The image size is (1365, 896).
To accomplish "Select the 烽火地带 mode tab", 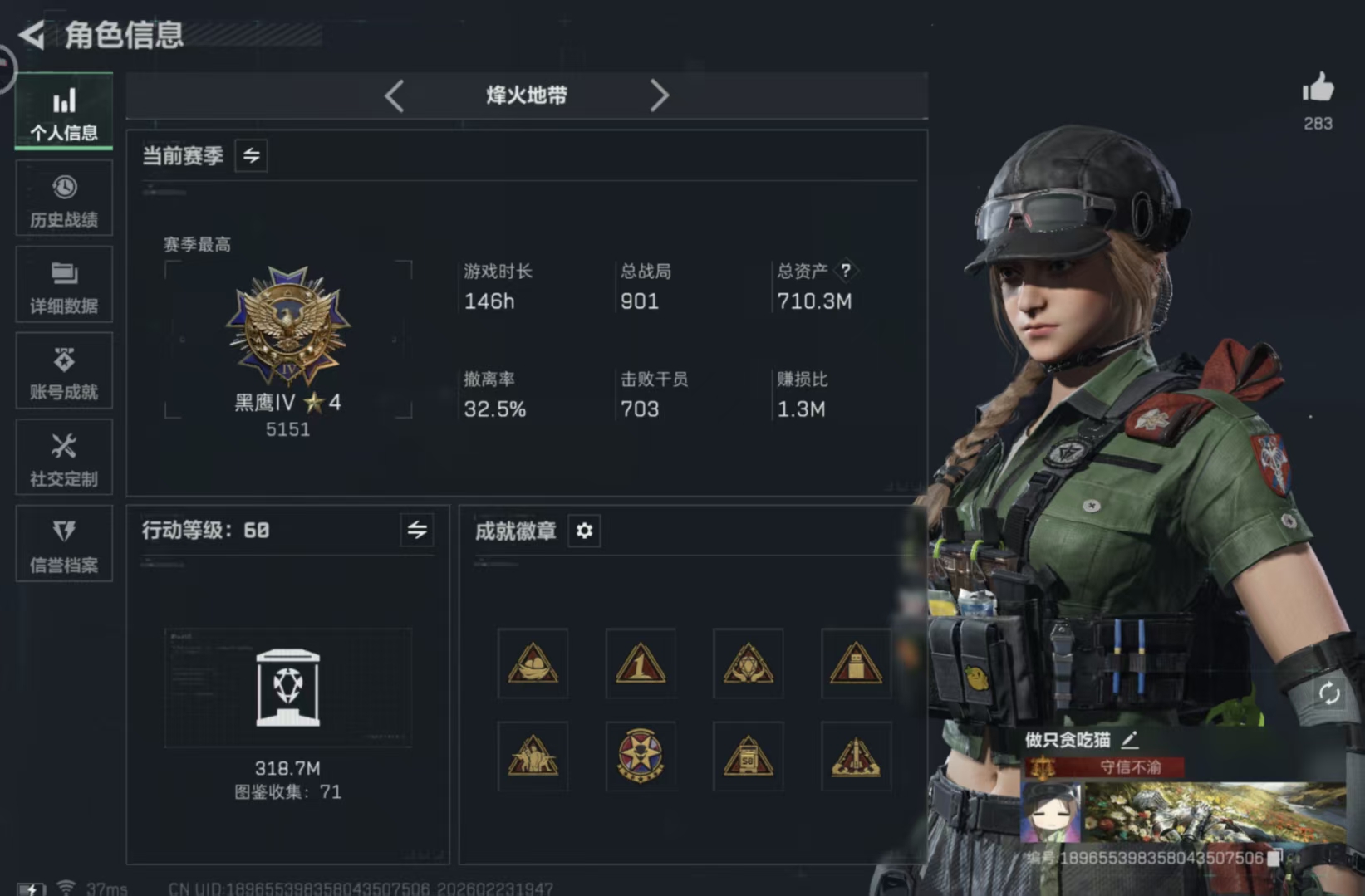I will pyautogui.click(x=527, y=95).
